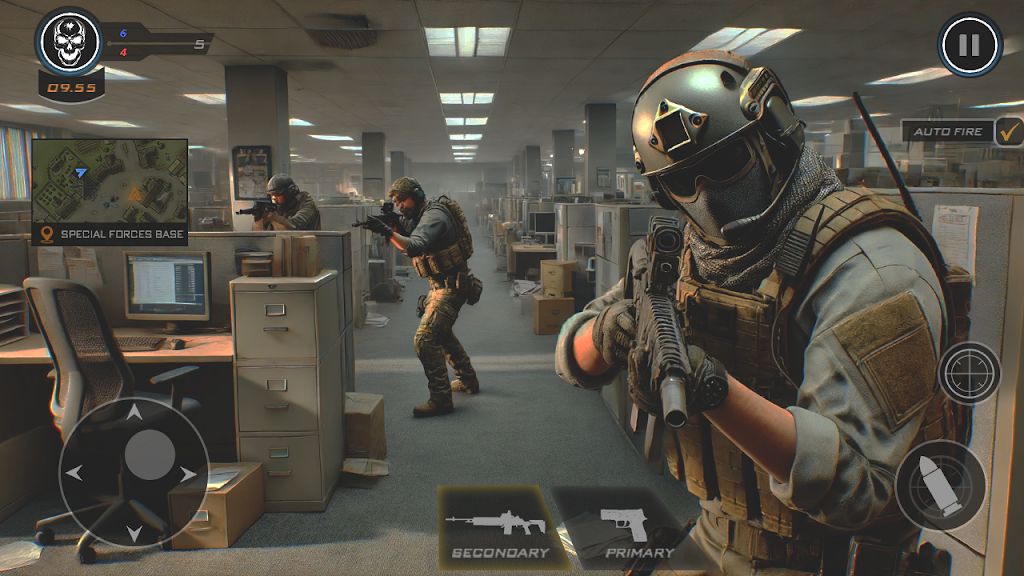Click the skull team emblem icon
Image resolution: width=1024 pixels, height=576 pixels.
point(68,42)
